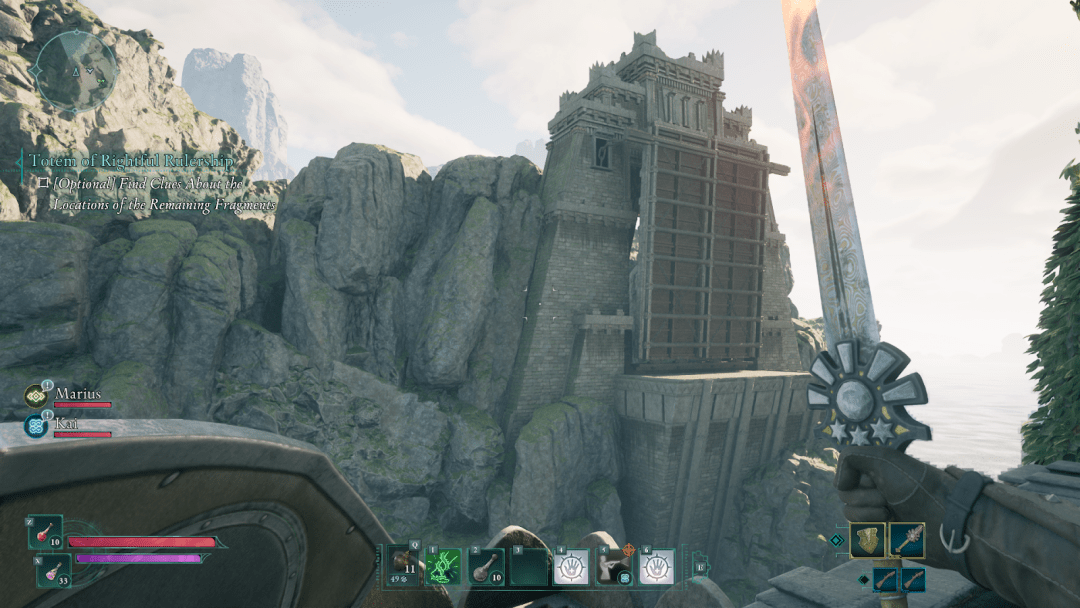Use the purple essence potion slot
1080x608 pixels.
[53, 570]
